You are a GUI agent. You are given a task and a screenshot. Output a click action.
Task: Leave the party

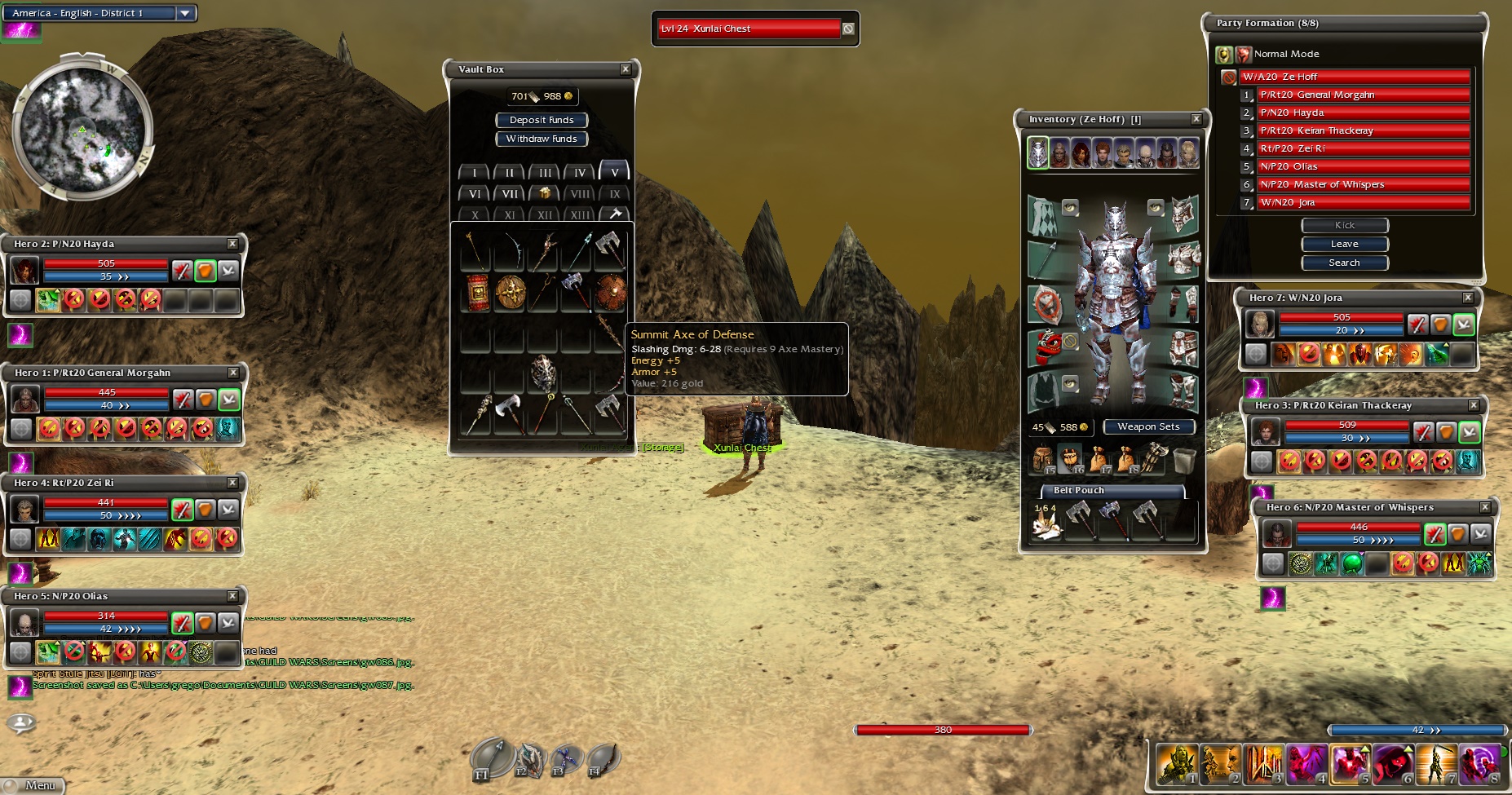tap(1344, 244)
